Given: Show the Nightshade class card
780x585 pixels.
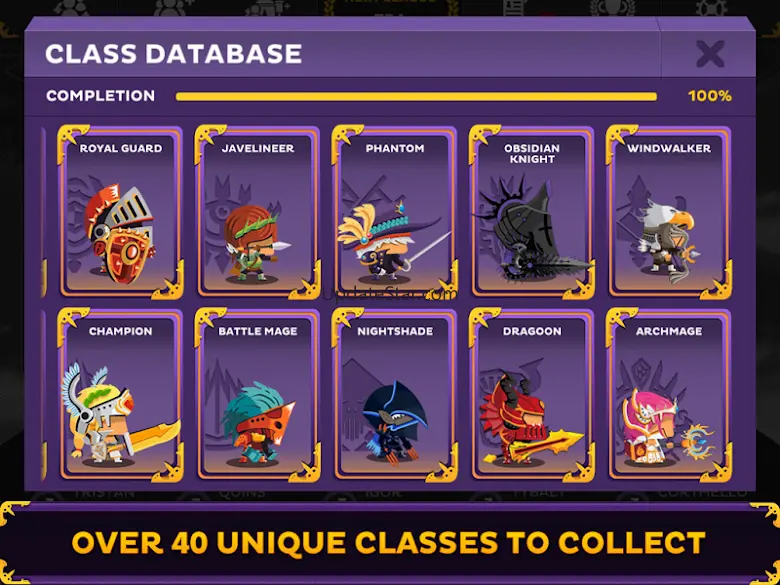Looking at the screenshot, I should (394, 395).
